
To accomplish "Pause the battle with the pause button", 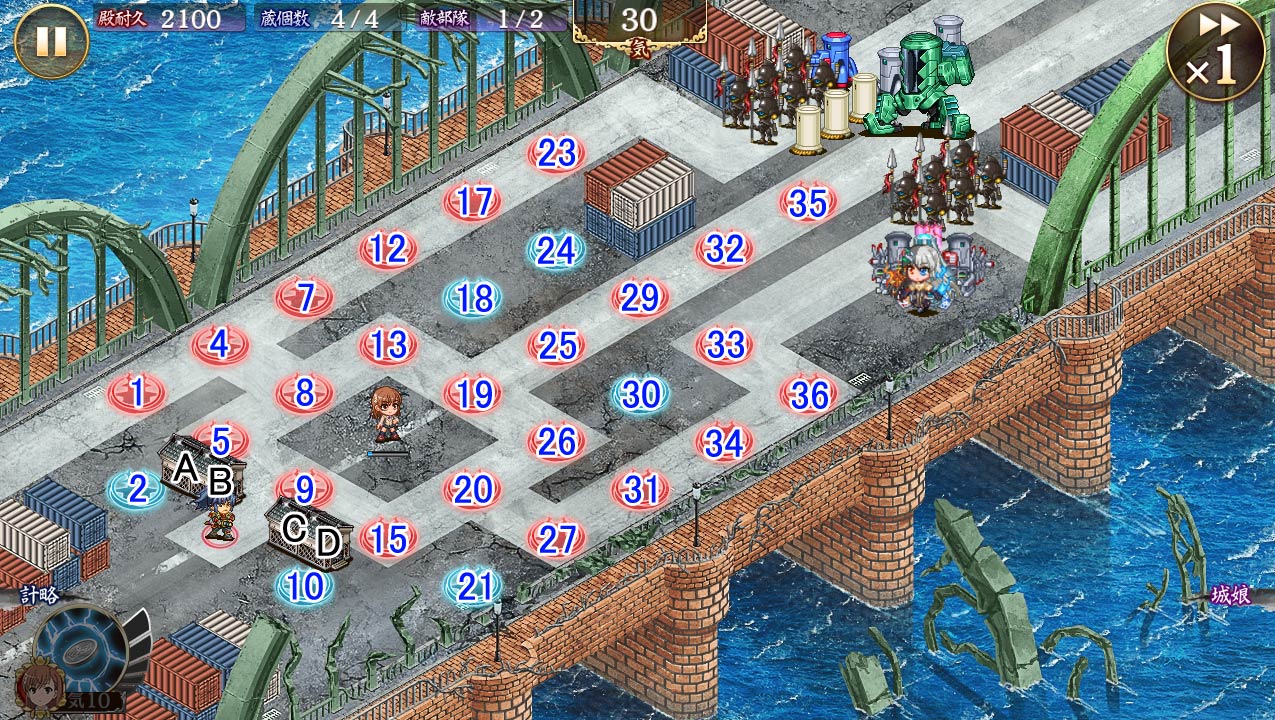I will [x=51, y=42].
